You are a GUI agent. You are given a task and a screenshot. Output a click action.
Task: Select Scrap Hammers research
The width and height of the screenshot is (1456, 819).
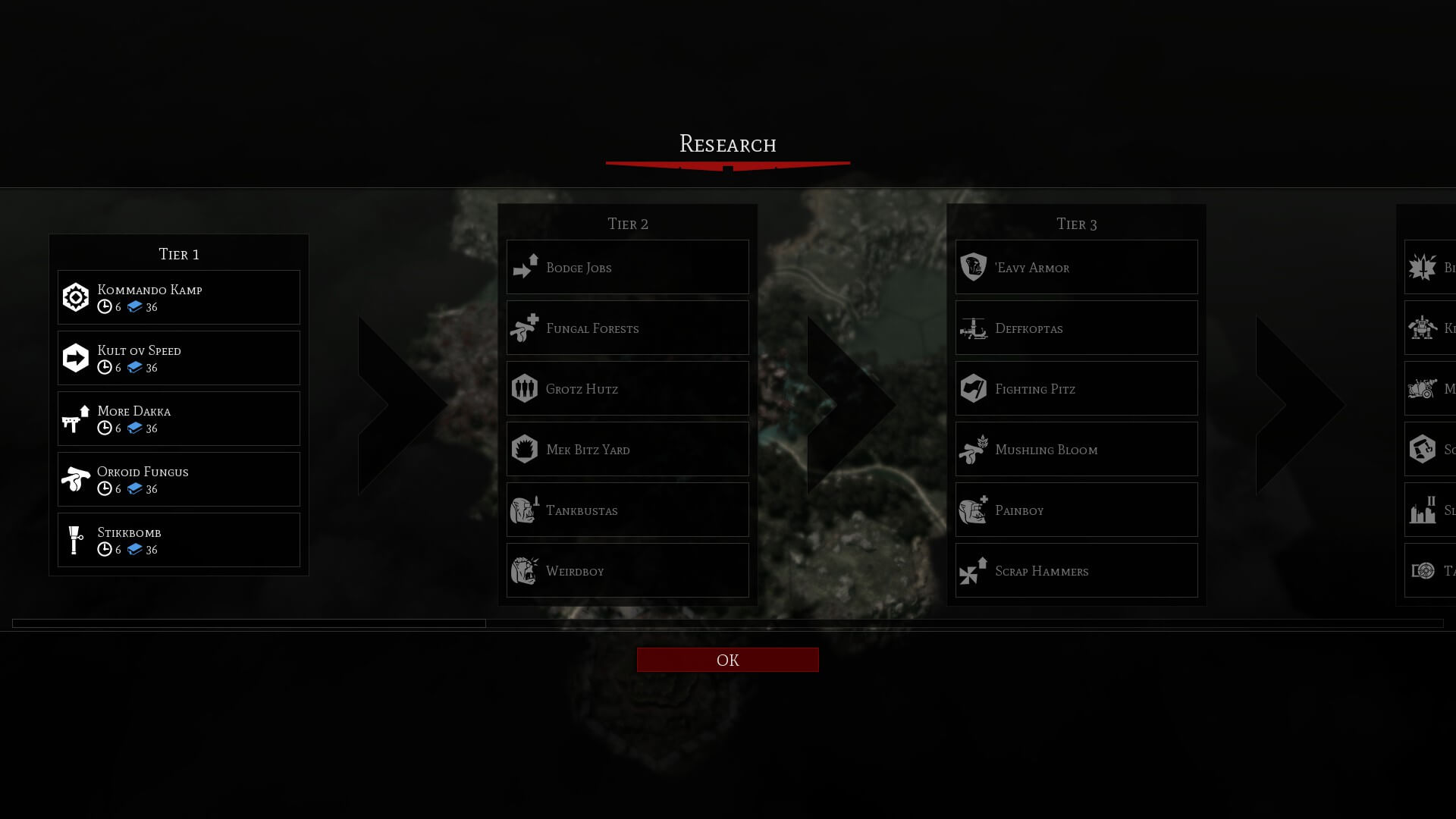click(x=1077, y=570)
